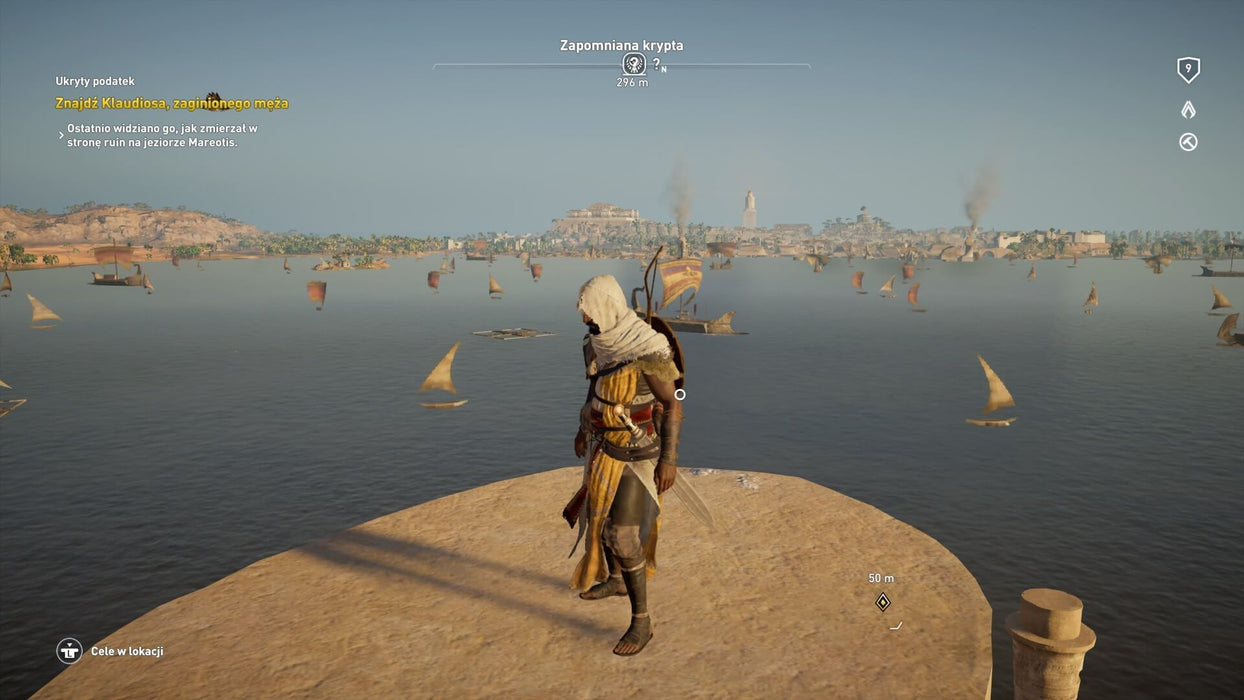Open the circled hammer crafting icon

tap(1188, 142)
